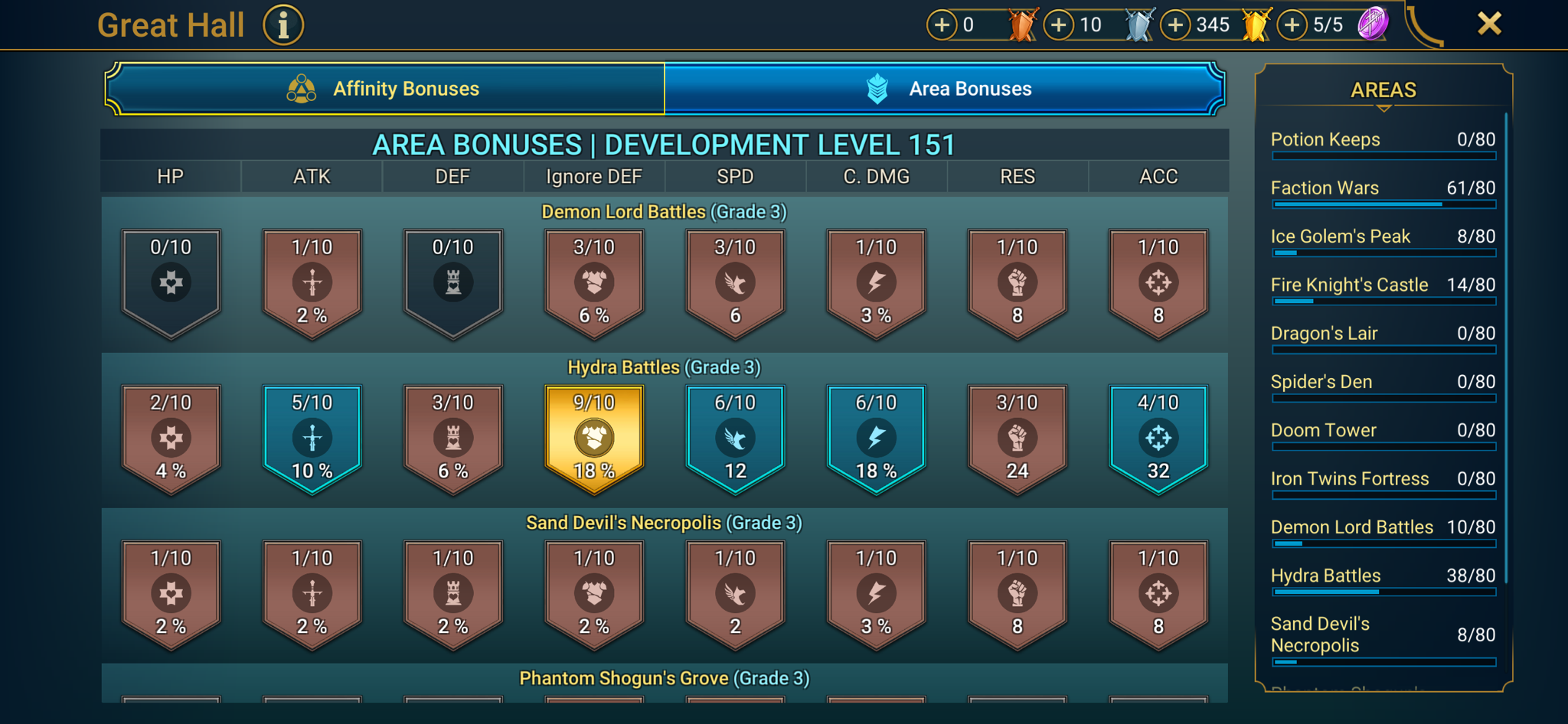Collapse the AREAS panel chevron
Image resolution: width=1568 pixels, height=724 pixels.
pyautogui.click(x=1383, y=110)
